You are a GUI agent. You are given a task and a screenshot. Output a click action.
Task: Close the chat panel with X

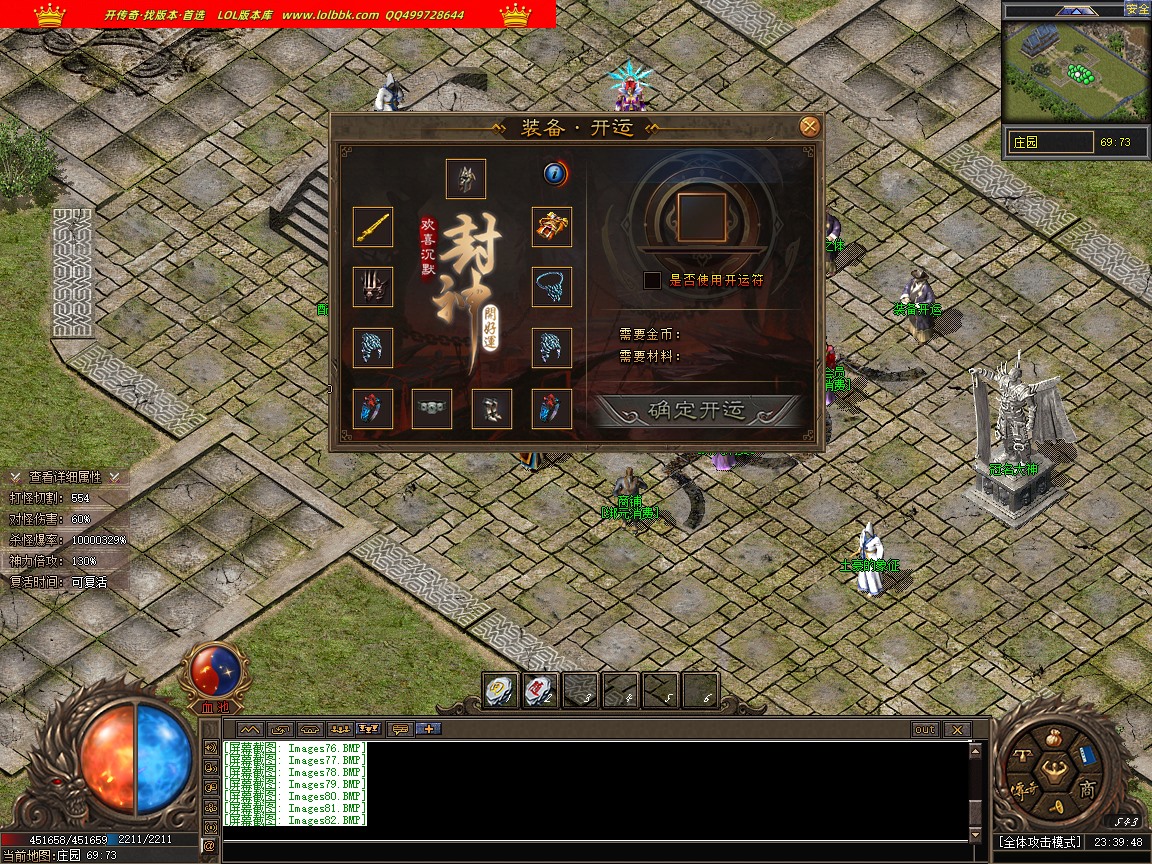tap(957, 730)
